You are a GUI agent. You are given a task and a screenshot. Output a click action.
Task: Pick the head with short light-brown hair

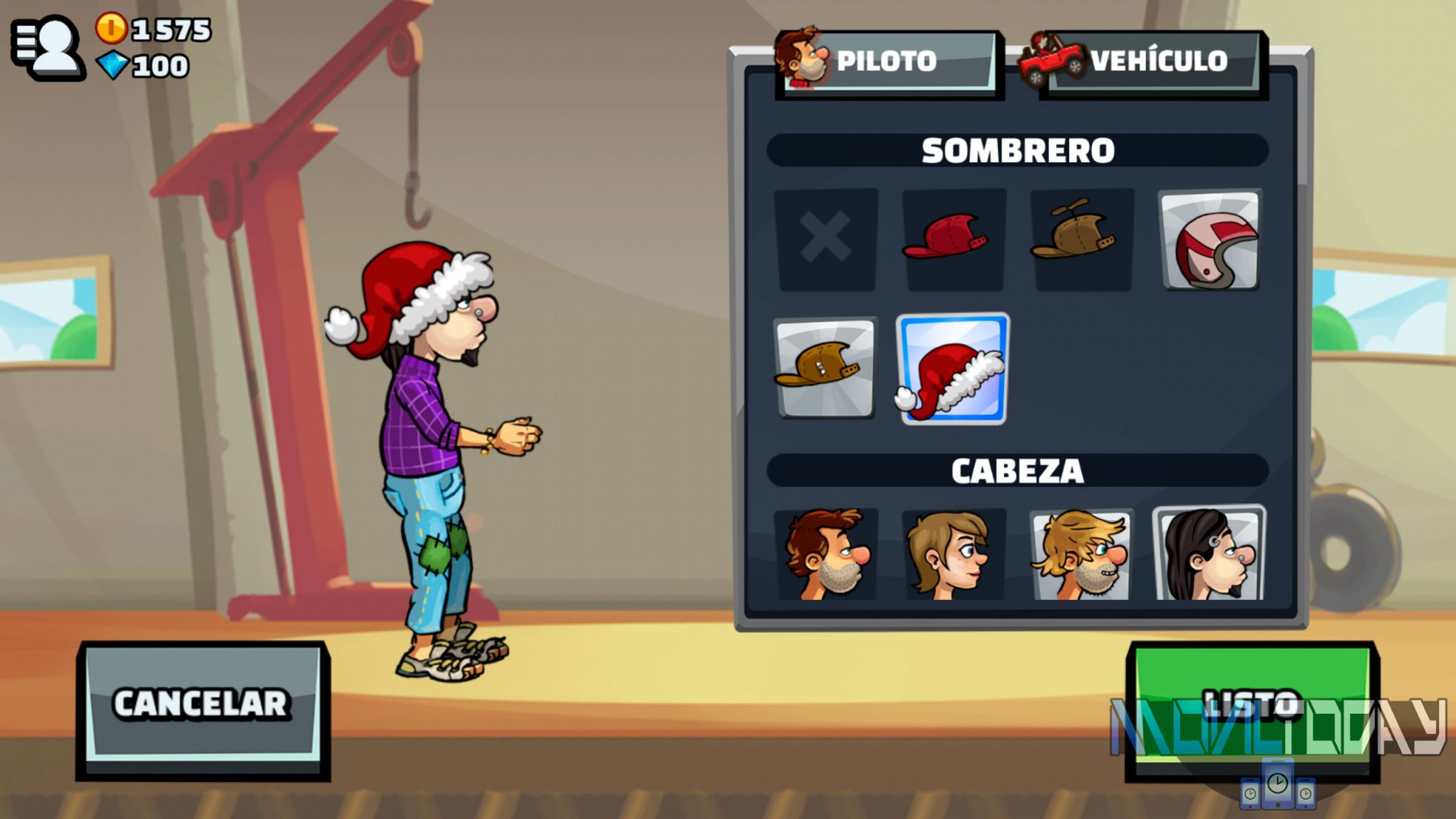point(953,555)
